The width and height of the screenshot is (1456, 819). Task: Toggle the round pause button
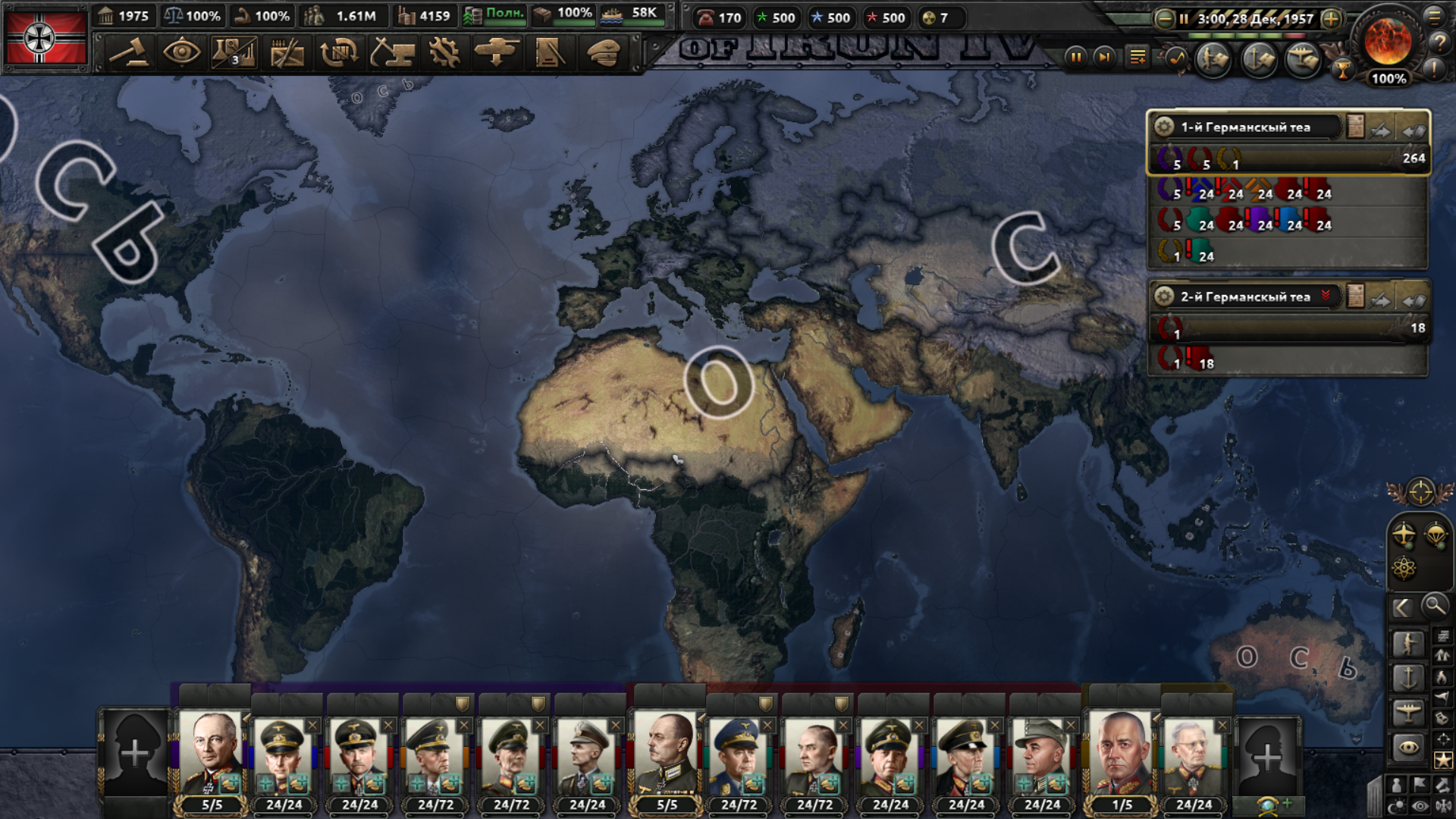(x=1075, y=57)
